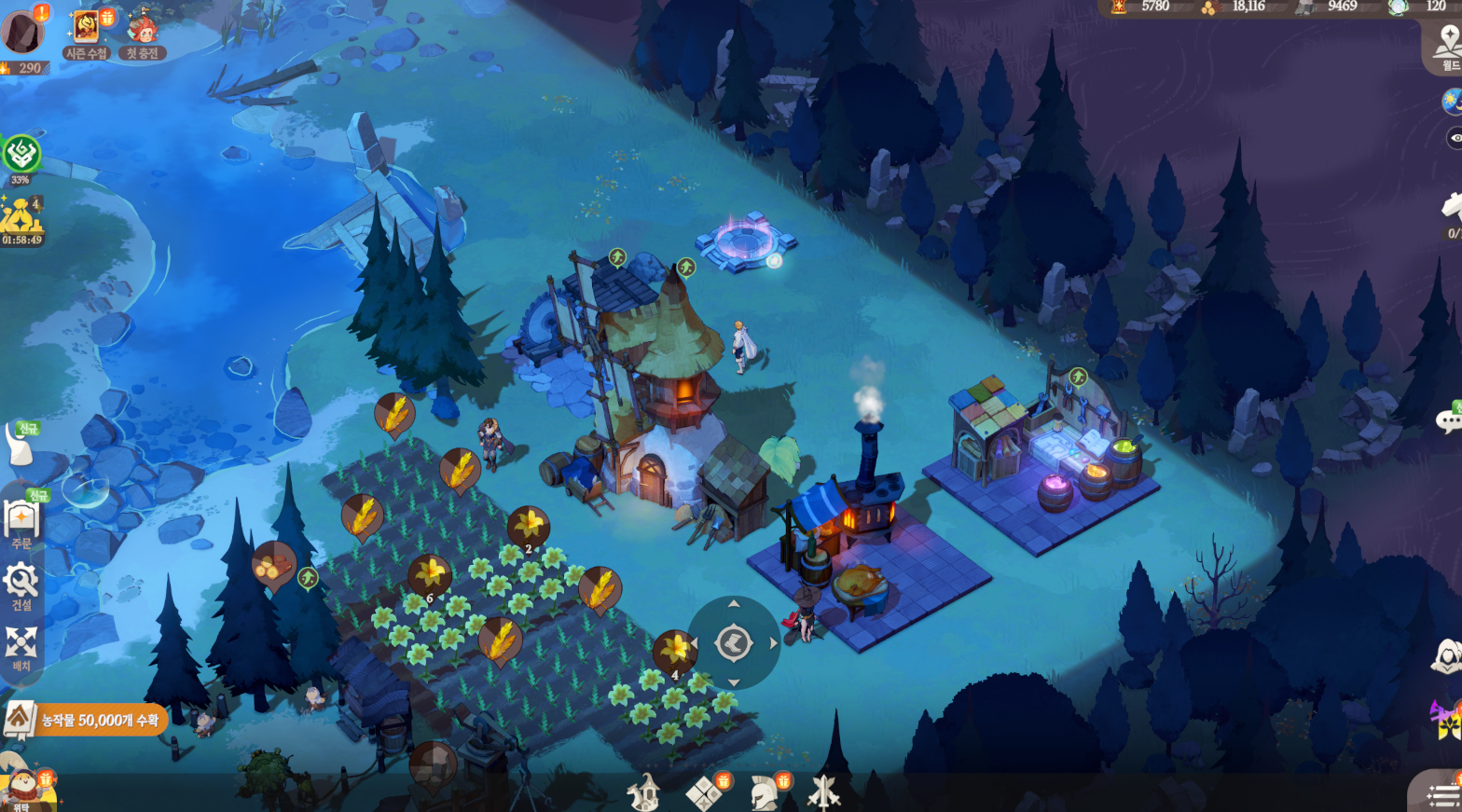This screenshot has width=1462, height=812.
Task: Open the crossed swords icon in bottom bar
Action: tap(823, 793)
